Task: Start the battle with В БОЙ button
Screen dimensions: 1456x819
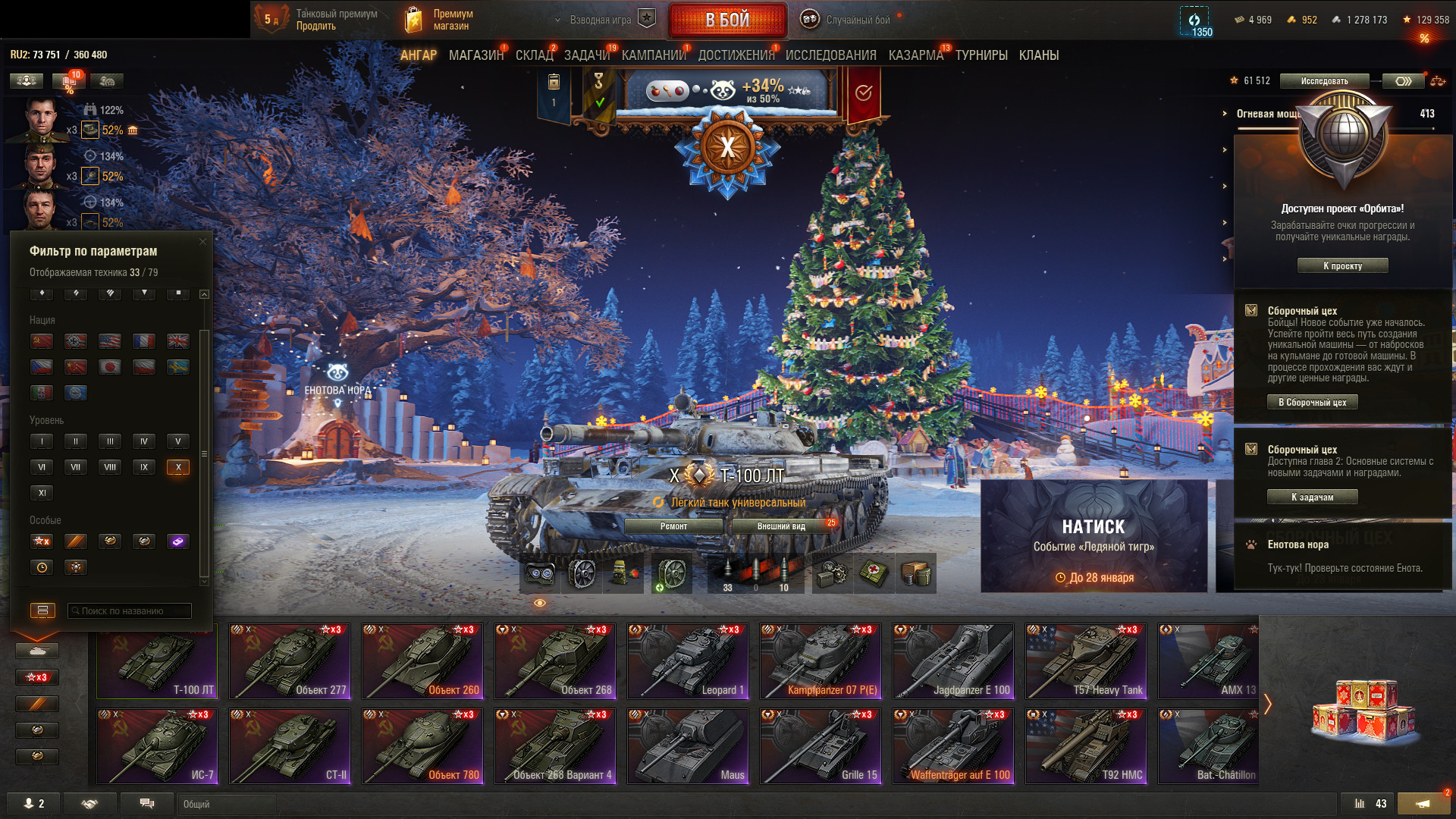Action: [727, 20]
